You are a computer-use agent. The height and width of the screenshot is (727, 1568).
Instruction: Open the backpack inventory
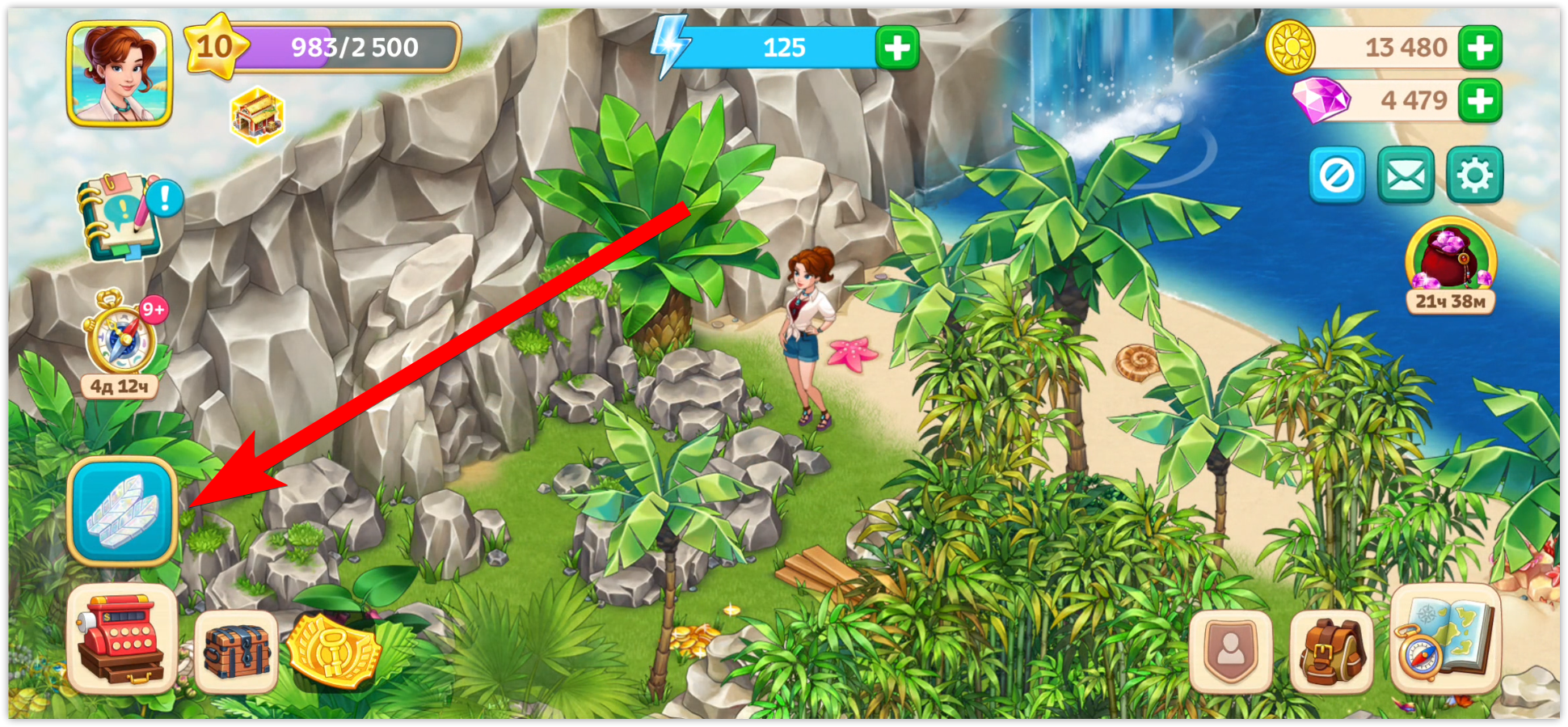1332,652
